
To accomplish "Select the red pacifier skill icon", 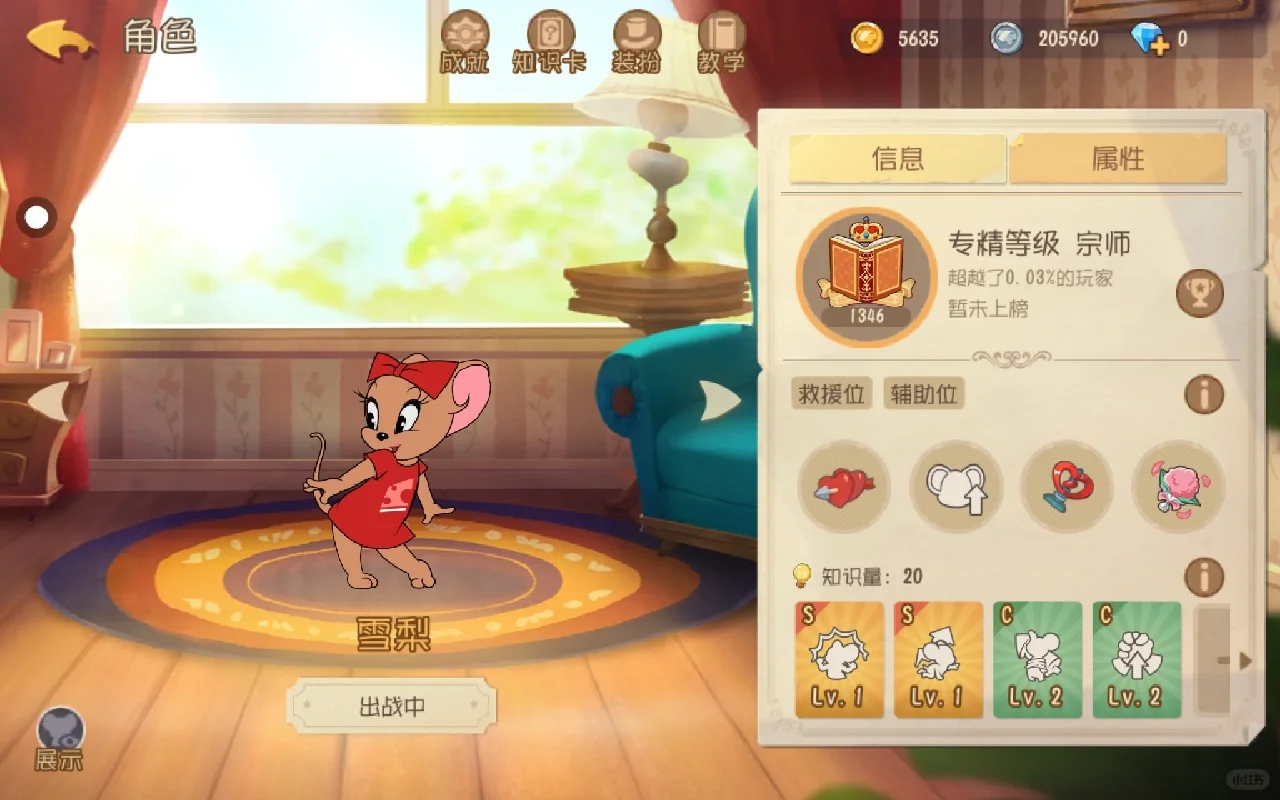I will 1066,487.
